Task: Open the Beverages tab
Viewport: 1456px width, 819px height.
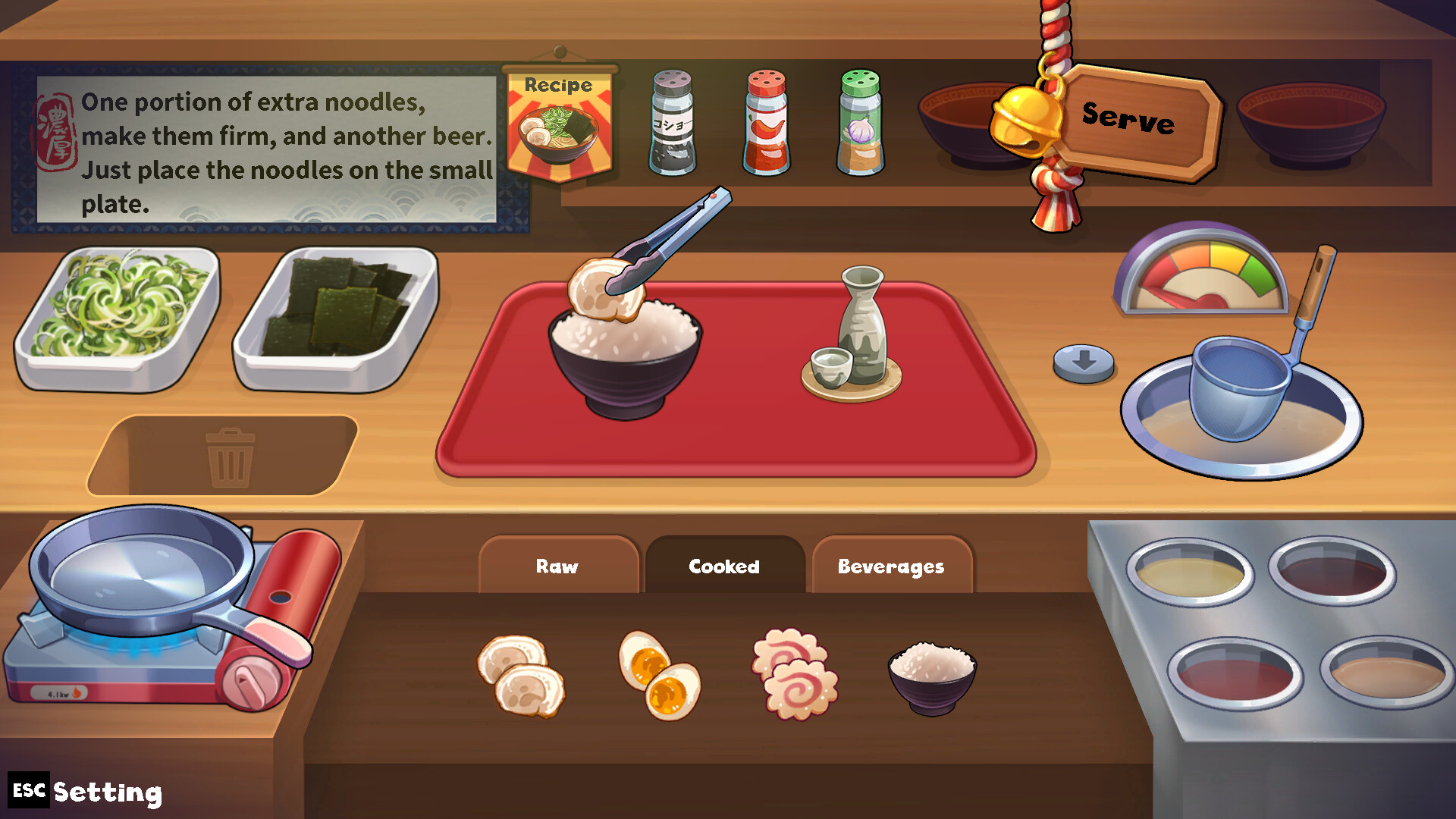Action: pyautogui.click(x=892, y=566)
